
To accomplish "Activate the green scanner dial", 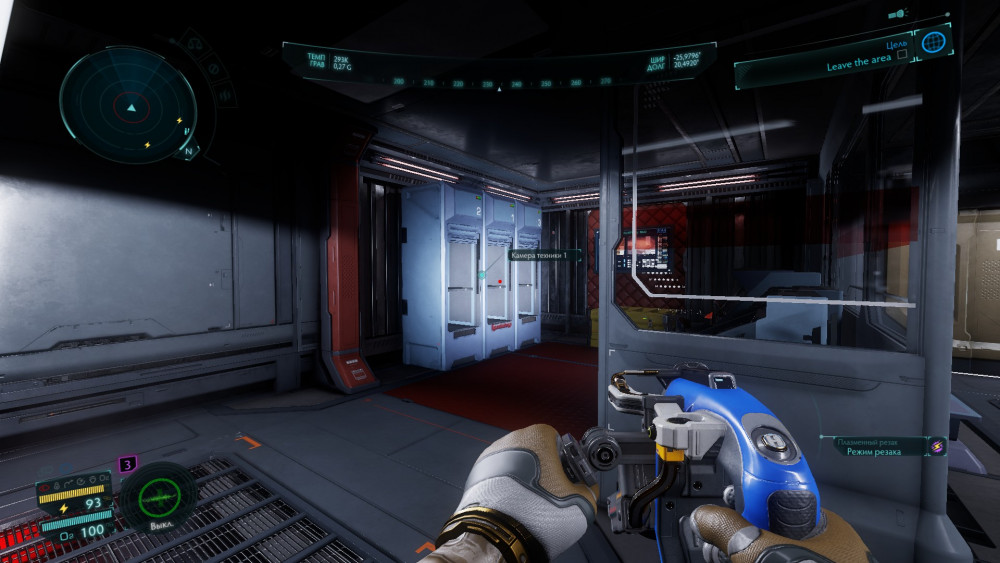I will tap(158, 494).
